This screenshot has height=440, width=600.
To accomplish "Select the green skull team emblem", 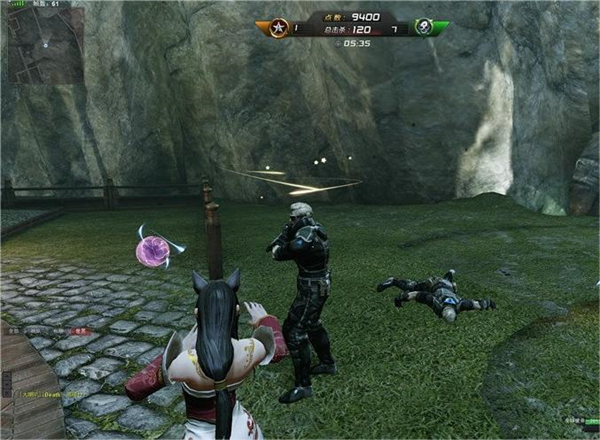I will click(x=426, y=27).
